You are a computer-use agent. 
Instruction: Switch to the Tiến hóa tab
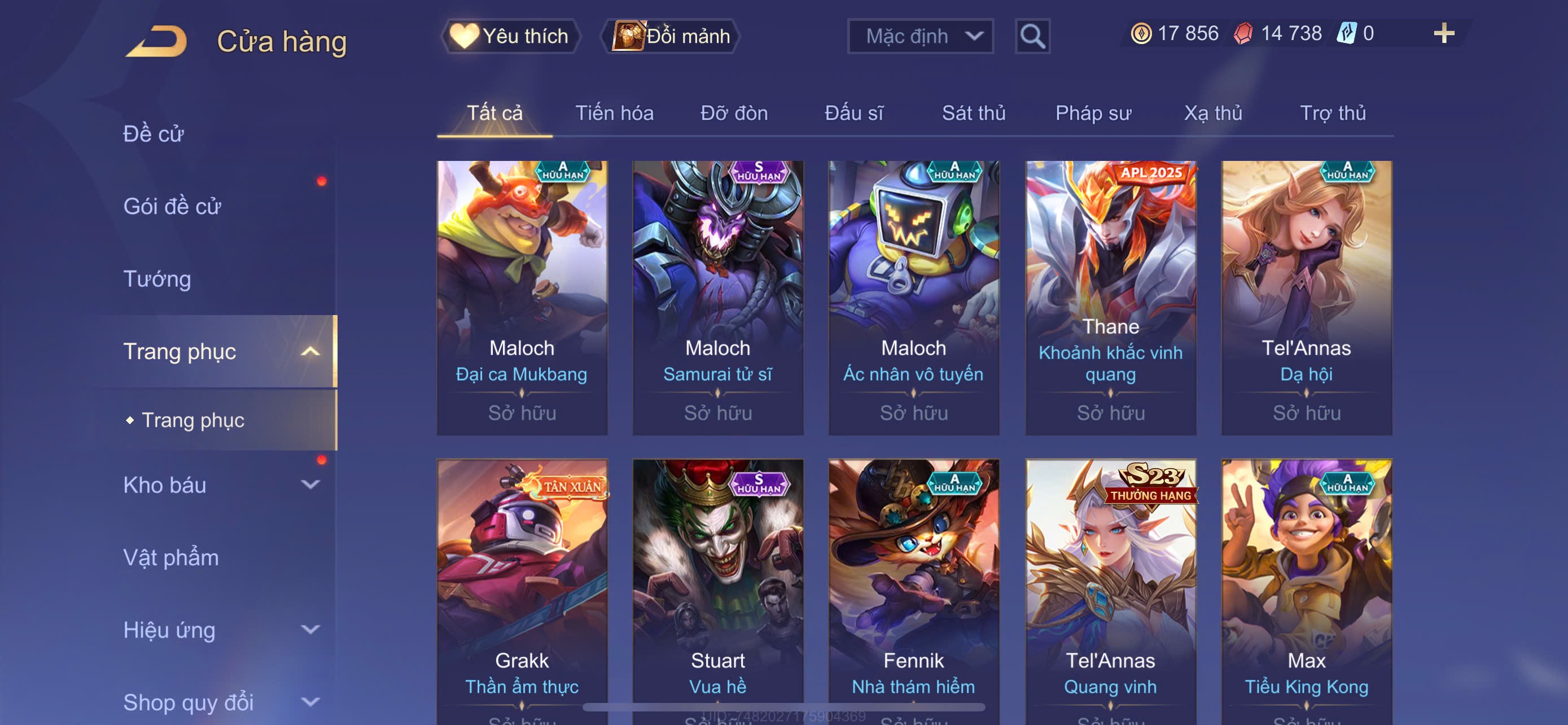614,113
